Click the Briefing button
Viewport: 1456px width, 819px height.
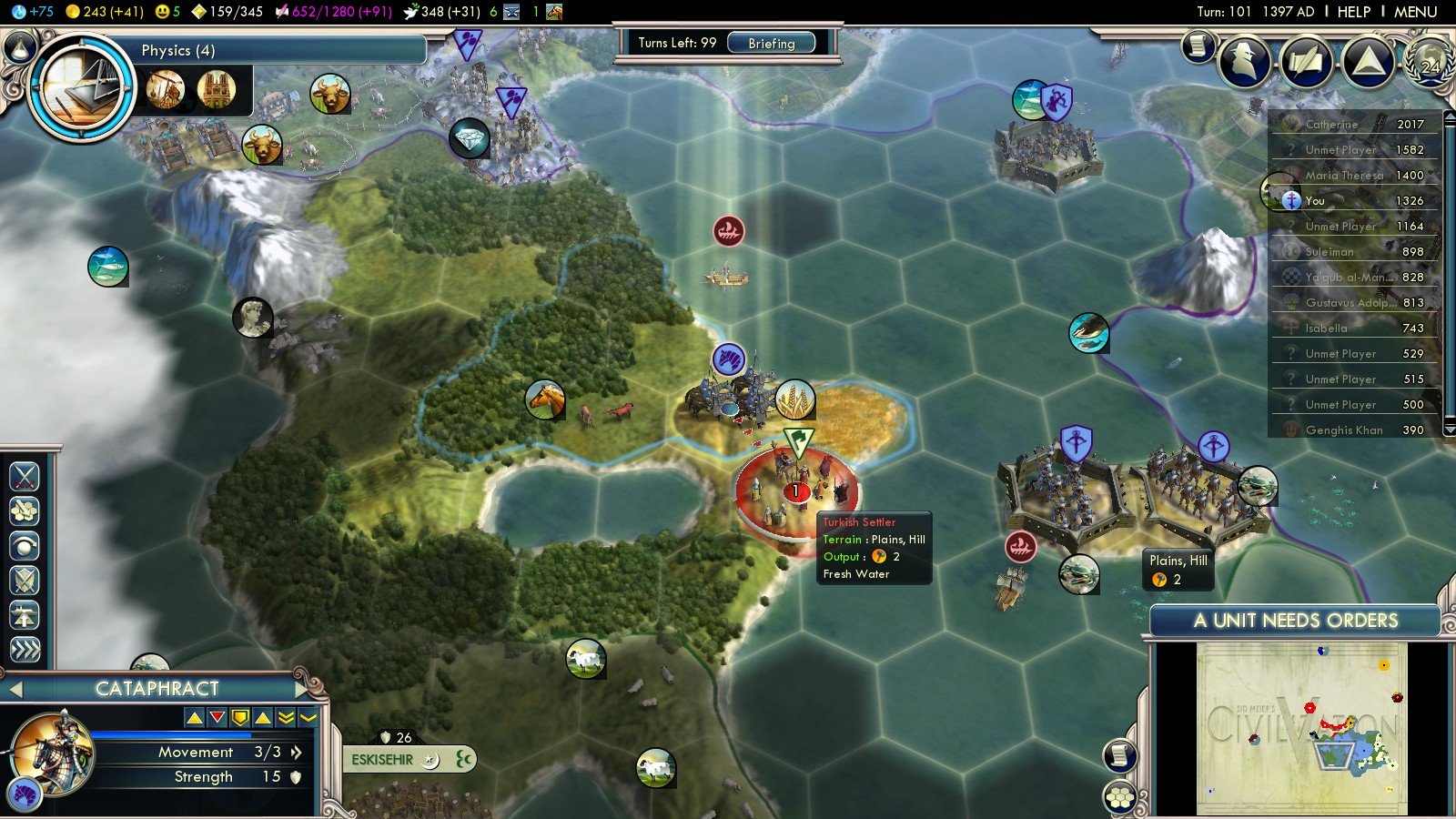771,43
